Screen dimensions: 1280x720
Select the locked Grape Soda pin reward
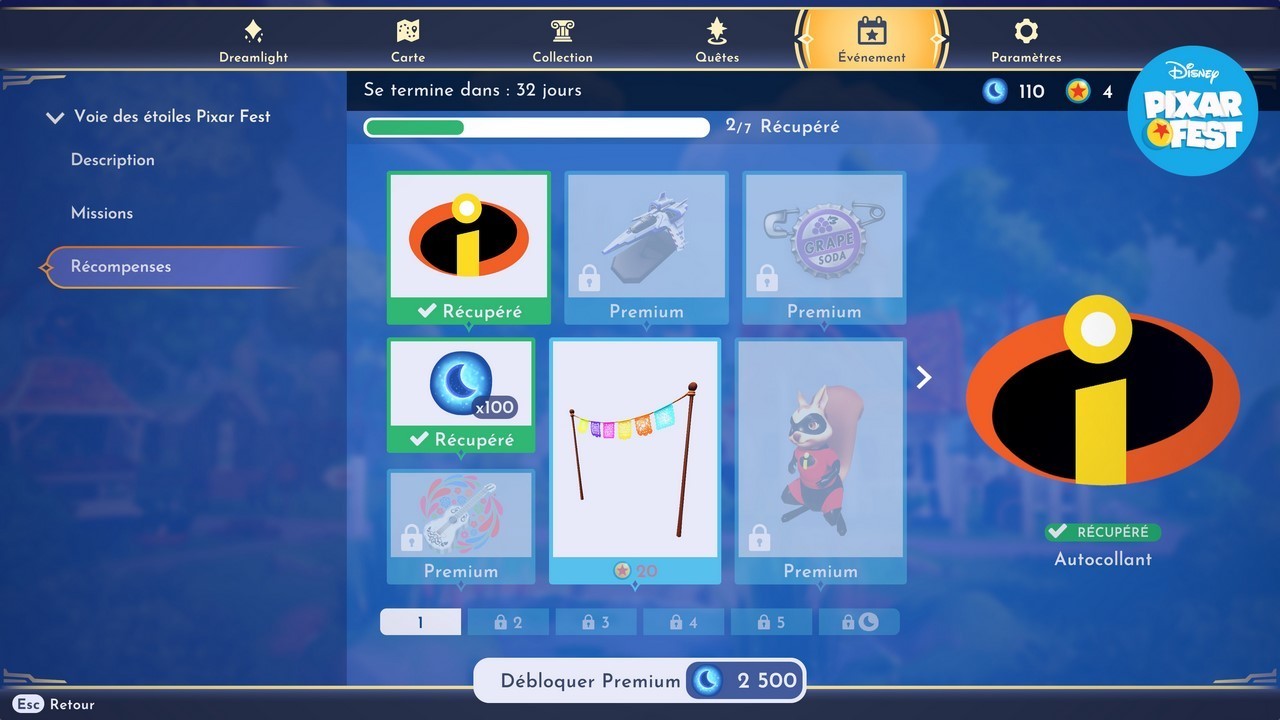tap(823, 240)
